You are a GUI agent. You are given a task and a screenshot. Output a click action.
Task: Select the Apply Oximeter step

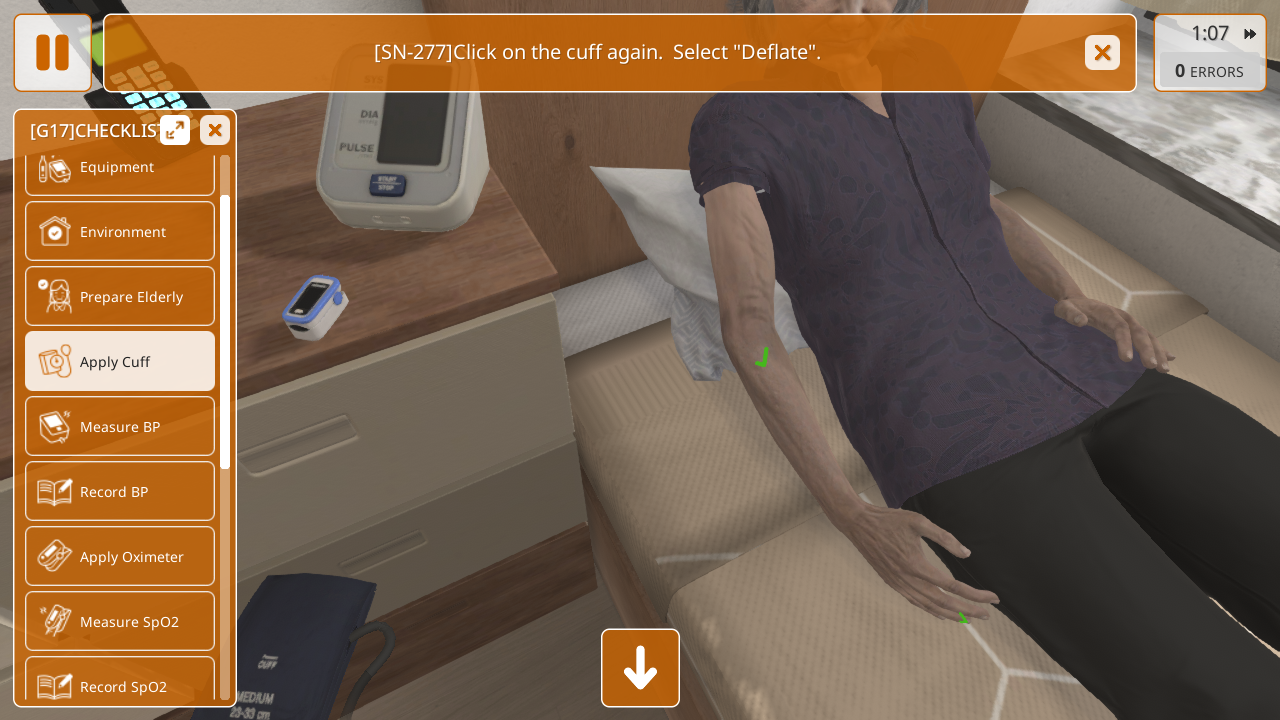click(x=120, y=556)
